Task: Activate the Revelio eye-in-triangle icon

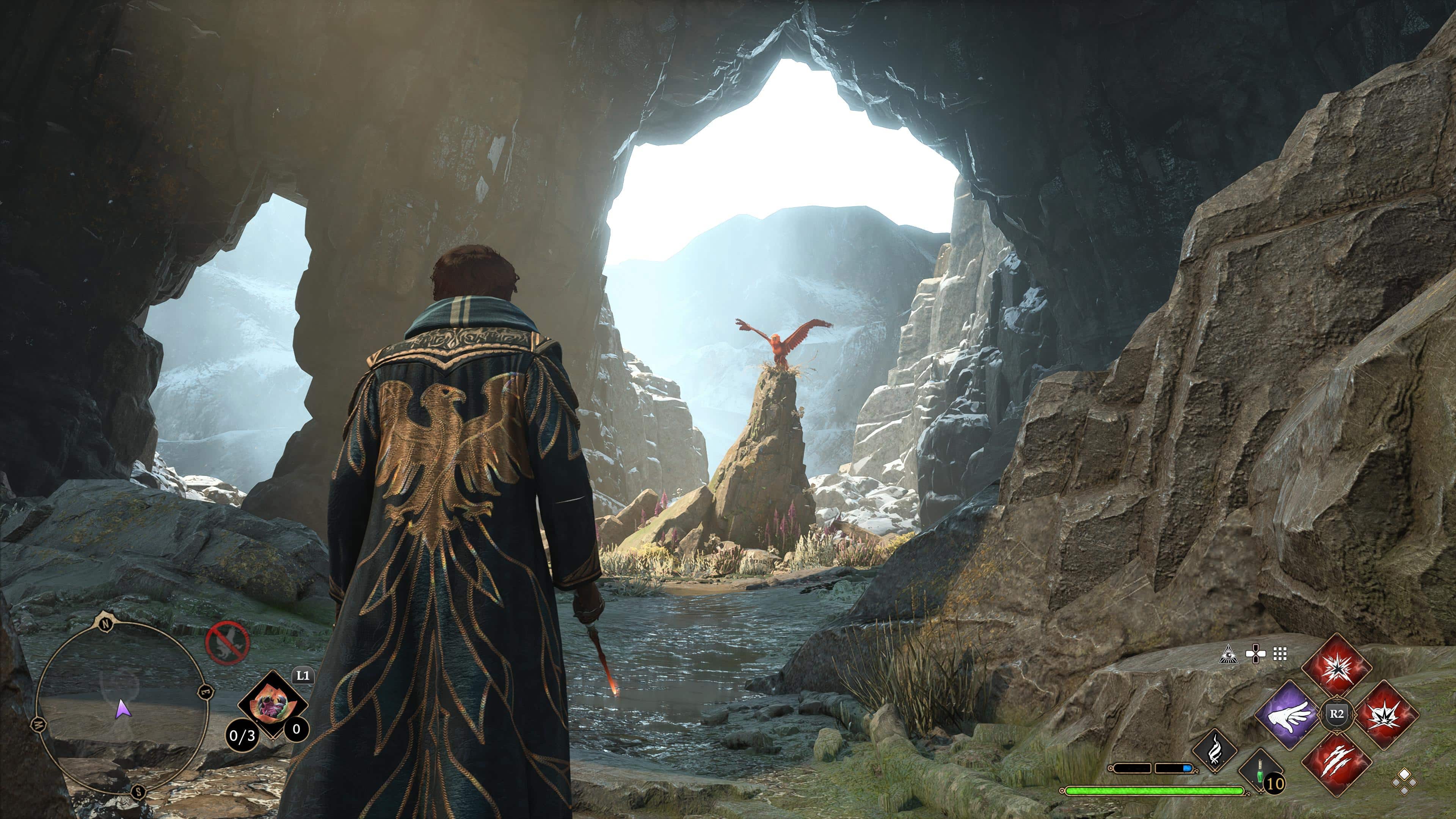Action: [x=1229, y=654]
